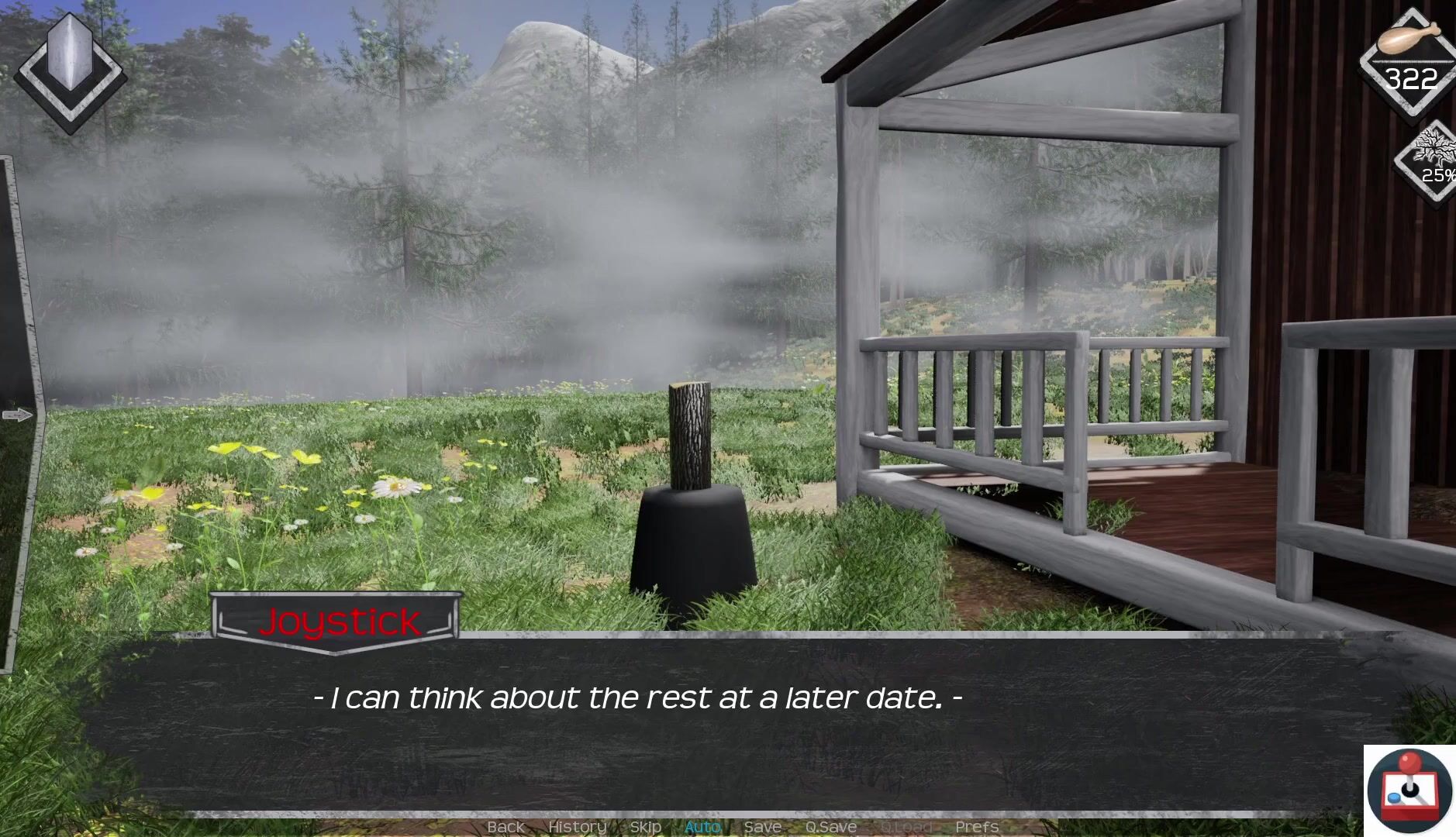Expand the side panel arrow tab

[17, 415]
